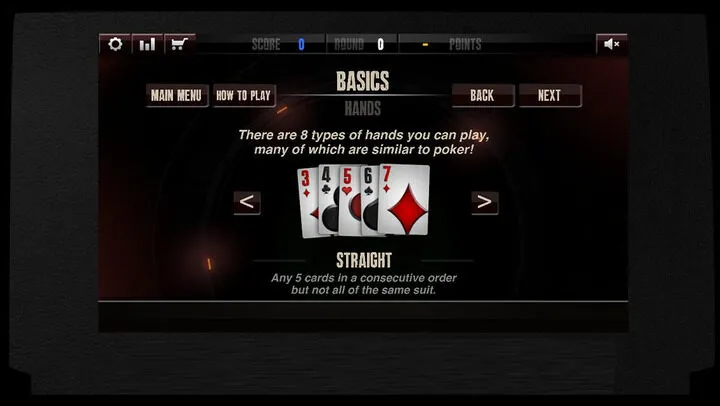Image resolution: width=720 pixels, height=406 pixels.
Task: Open the How To Play section
Action: click(x=244, y=96)
